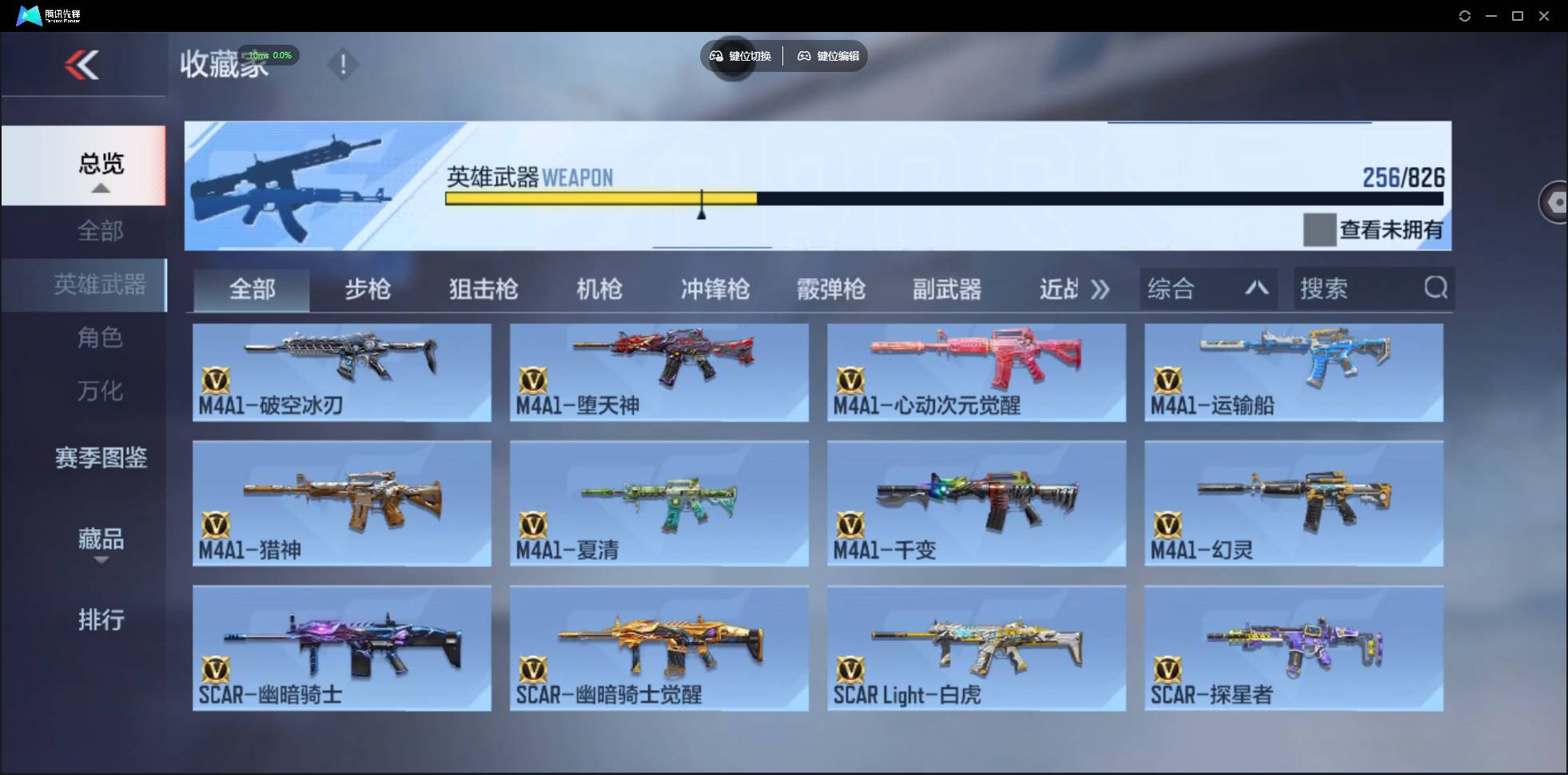Screen dimensions: 1568x775
Task: Select the 全部 filter under 总览
Action: [100, 231]
